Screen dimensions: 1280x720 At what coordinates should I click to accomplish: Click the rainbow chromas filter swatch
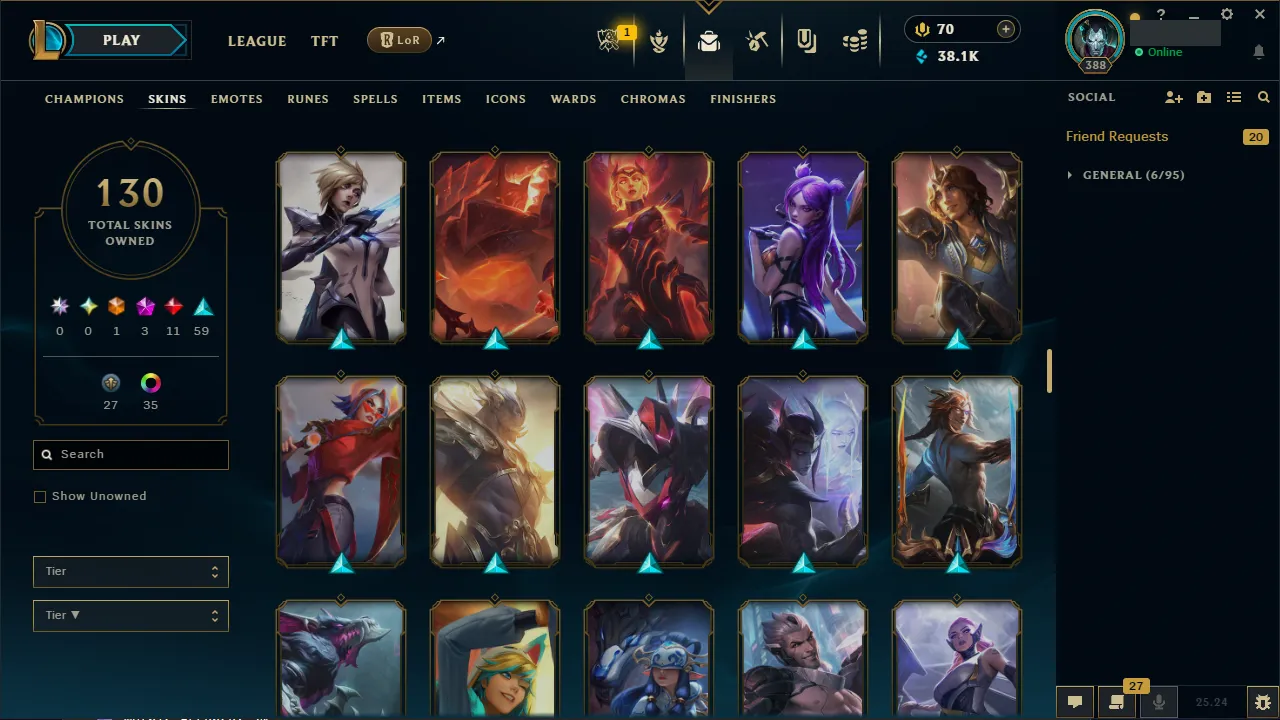150,383
